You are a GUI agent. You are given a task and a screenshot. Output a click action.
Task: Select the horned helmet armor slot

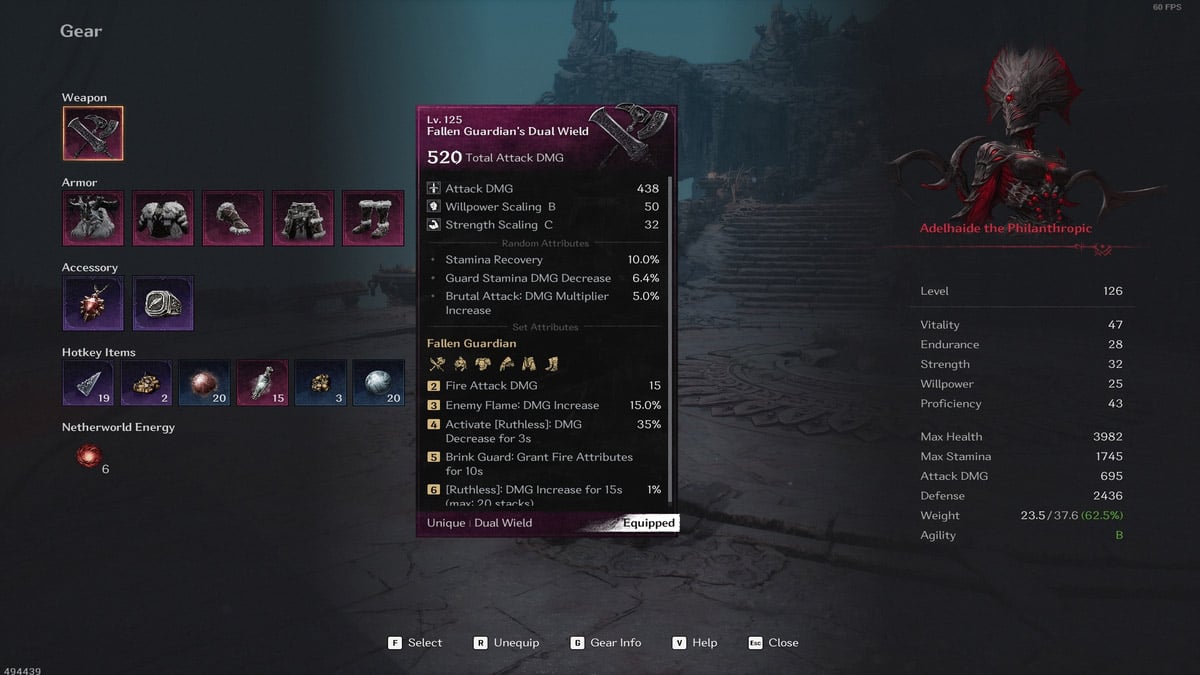pos(93,218)
